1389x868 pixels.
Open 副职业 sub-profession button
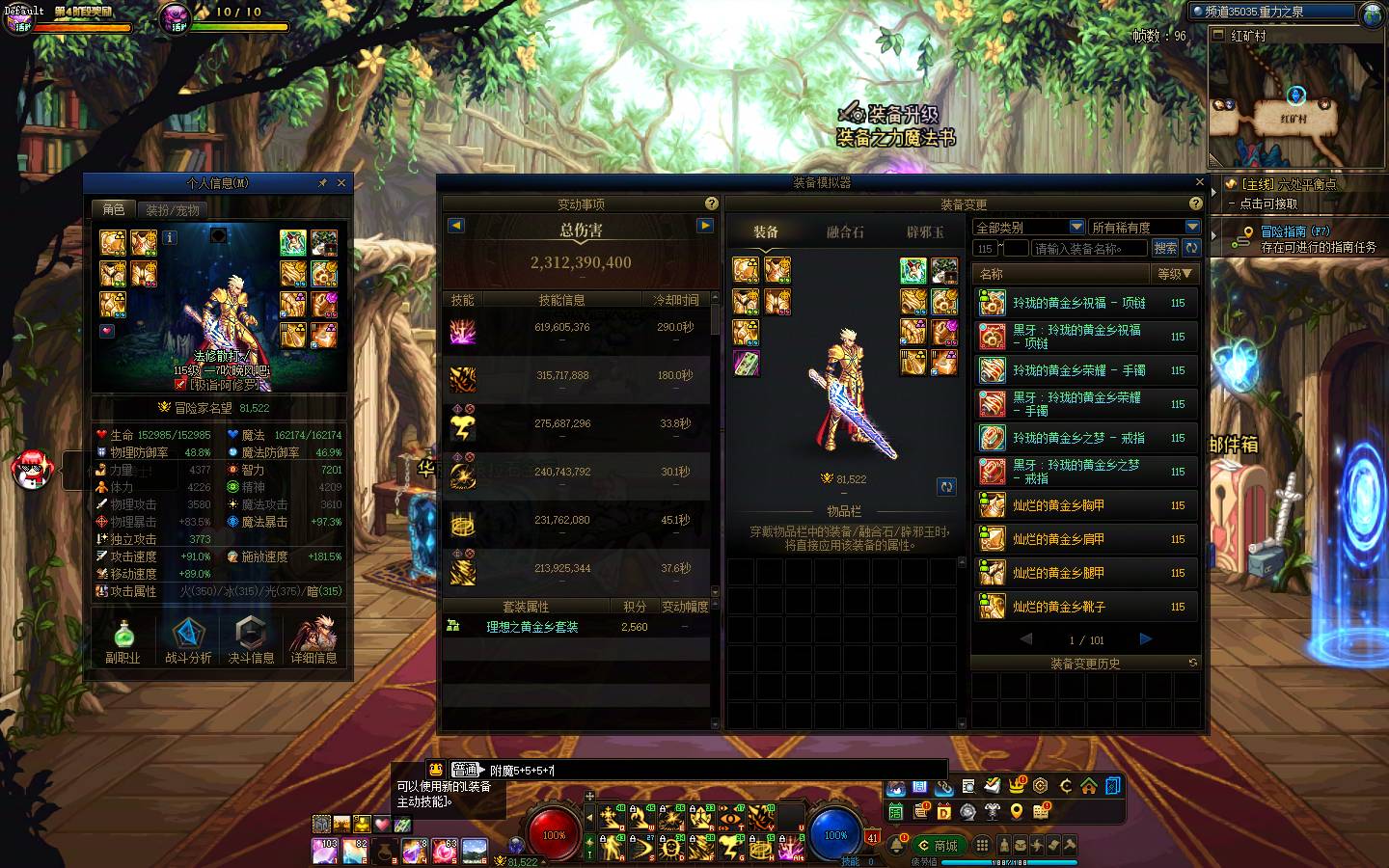123,640
